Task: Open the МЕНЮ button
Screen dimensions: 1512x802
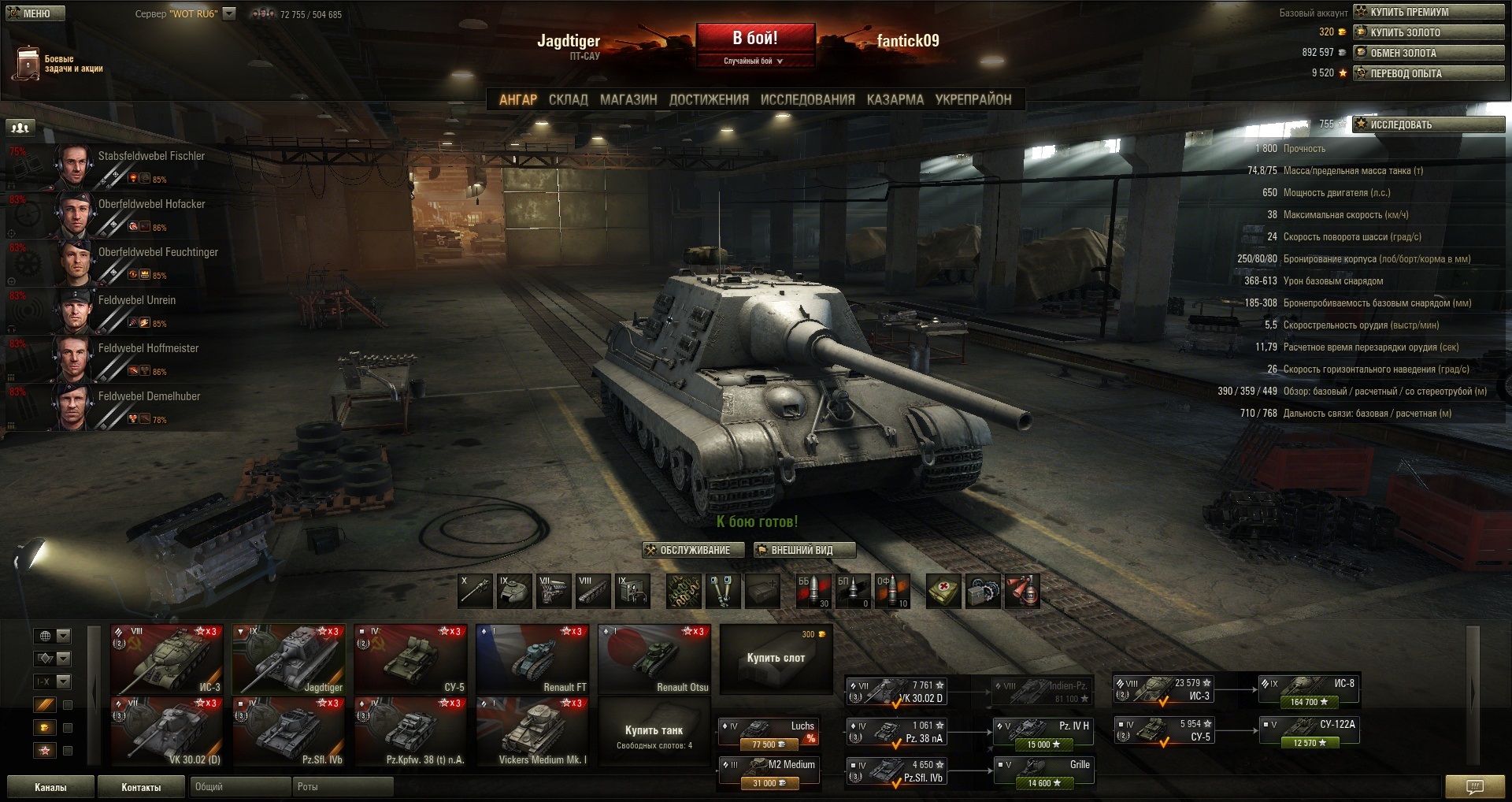Action: (35, 13)
